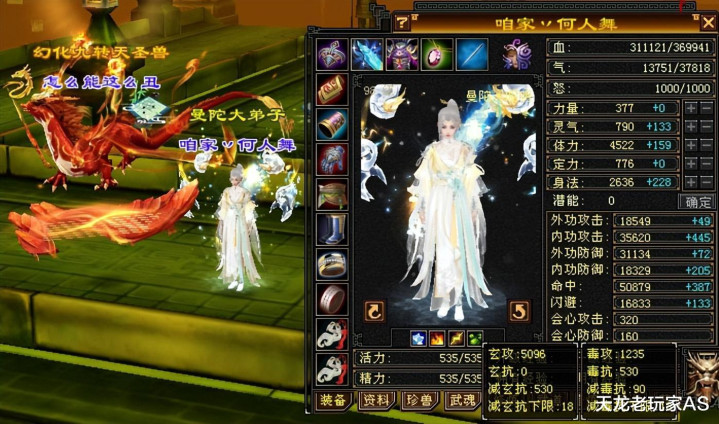Increase 体力 using the plus button
The width and height of the screenshot is (719, 424).
click(x=690, y=145)
